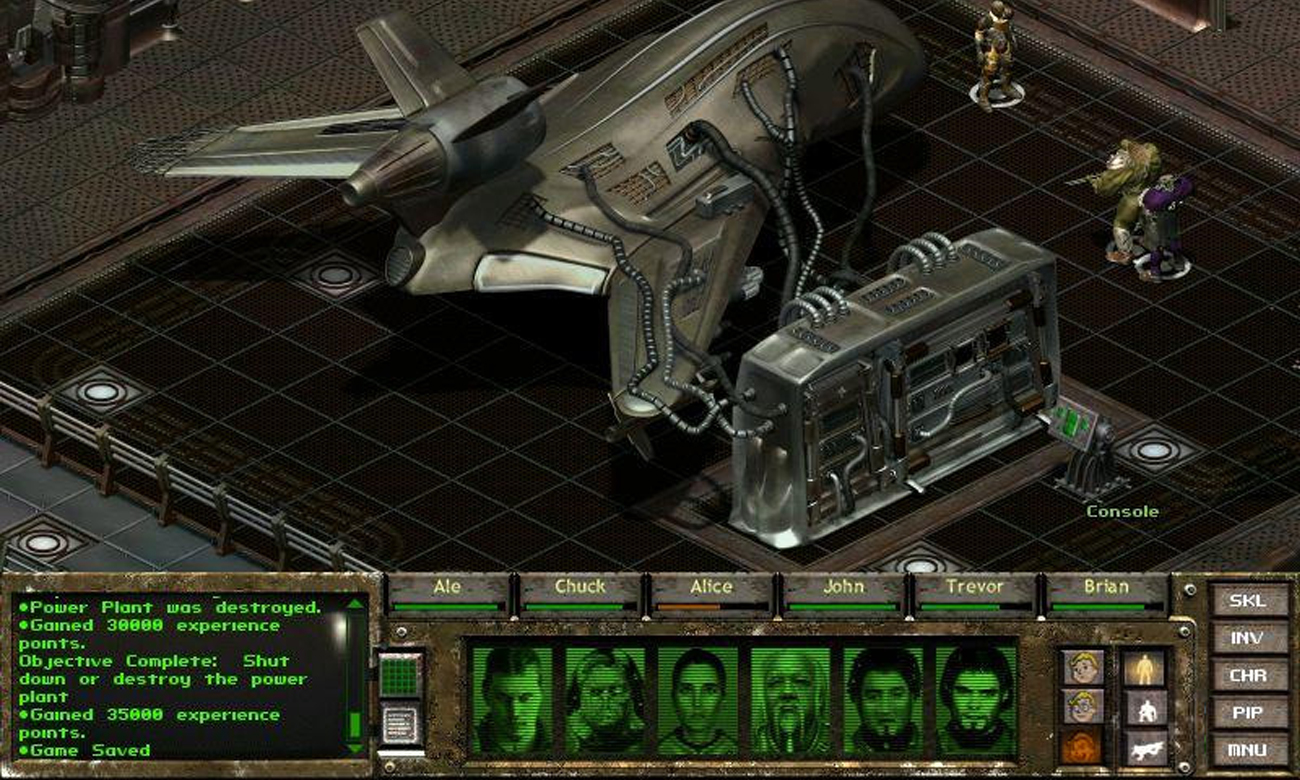Open the CHR character sheet
This screenshot has height=780, width=1300.
[1247, 675]
